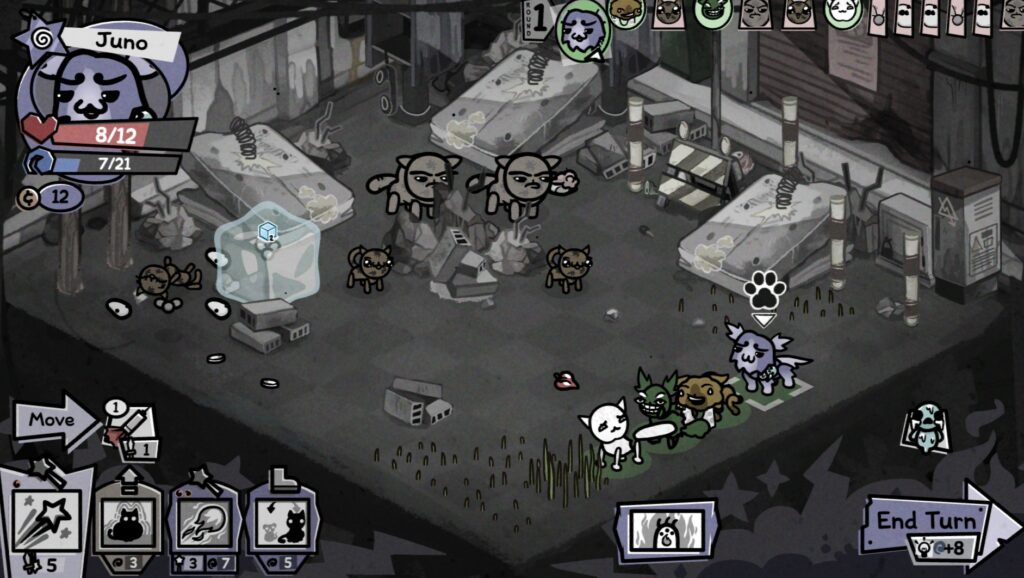This screenshot has height=578, width=1024.
Task: Select the white cat turn order portrait
Action: [x=843, y=12]
